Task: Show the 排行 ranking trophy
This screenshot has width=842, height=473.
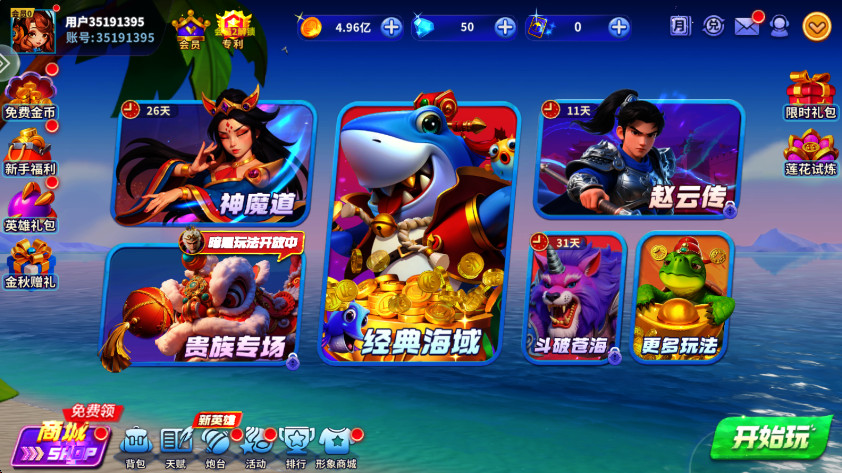Action: click(296, 441)
